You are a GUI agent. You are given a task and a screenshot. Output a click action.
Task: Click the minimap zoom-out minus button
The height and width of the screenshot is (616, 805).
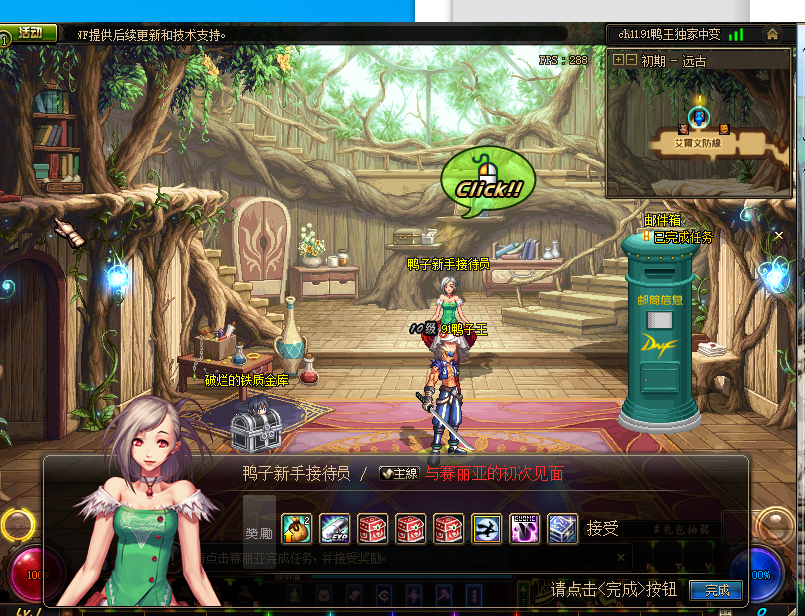click(x=632, y=60)
